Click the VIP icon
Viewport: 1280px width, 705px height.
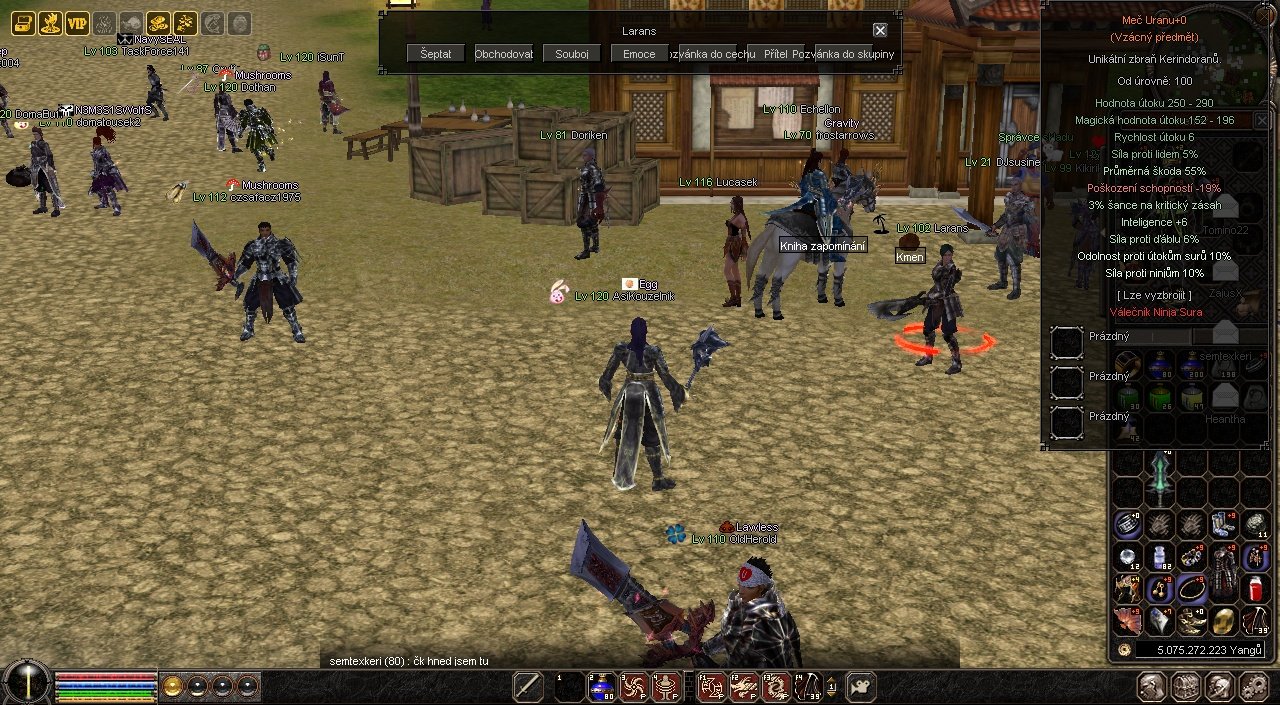point(77,23)
